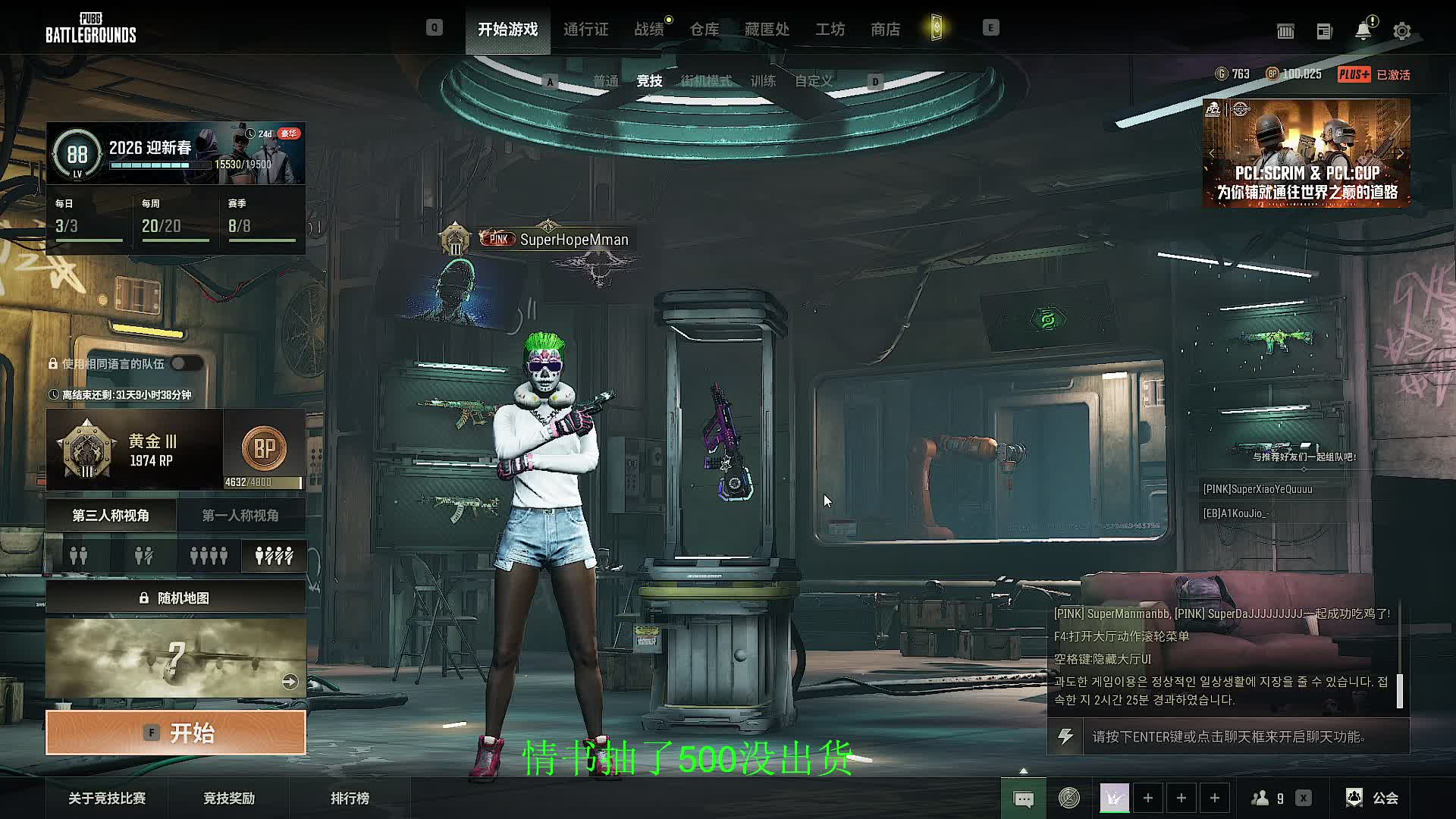Start the match with the 开始 button
The width and height of the screenshot is (1456, 819).
[x=176, y=733]
